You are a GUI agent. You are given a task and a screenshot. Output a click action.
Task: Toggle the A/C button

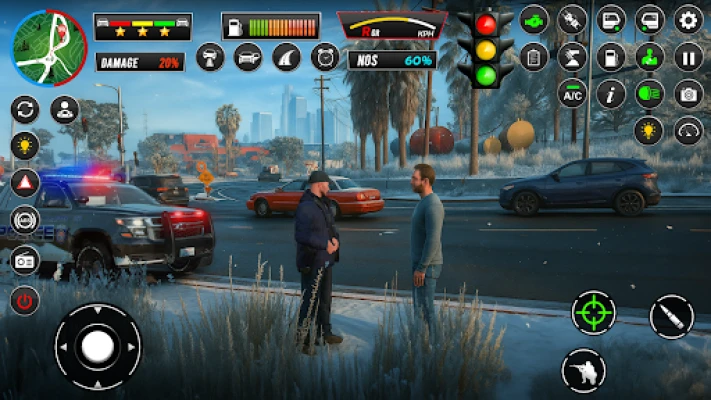pos(572,94)
